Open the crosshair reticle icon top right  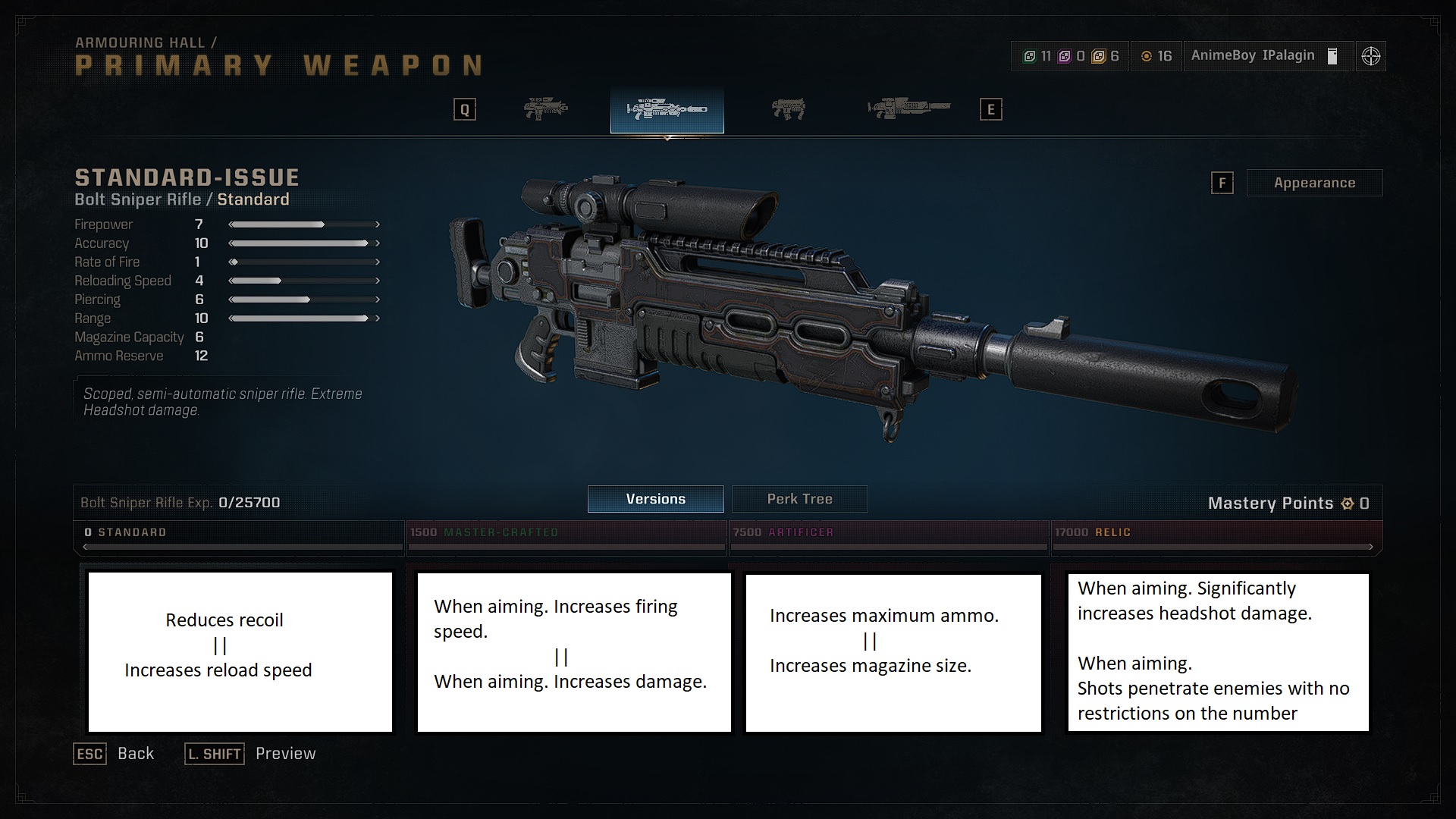point(1371,55)
